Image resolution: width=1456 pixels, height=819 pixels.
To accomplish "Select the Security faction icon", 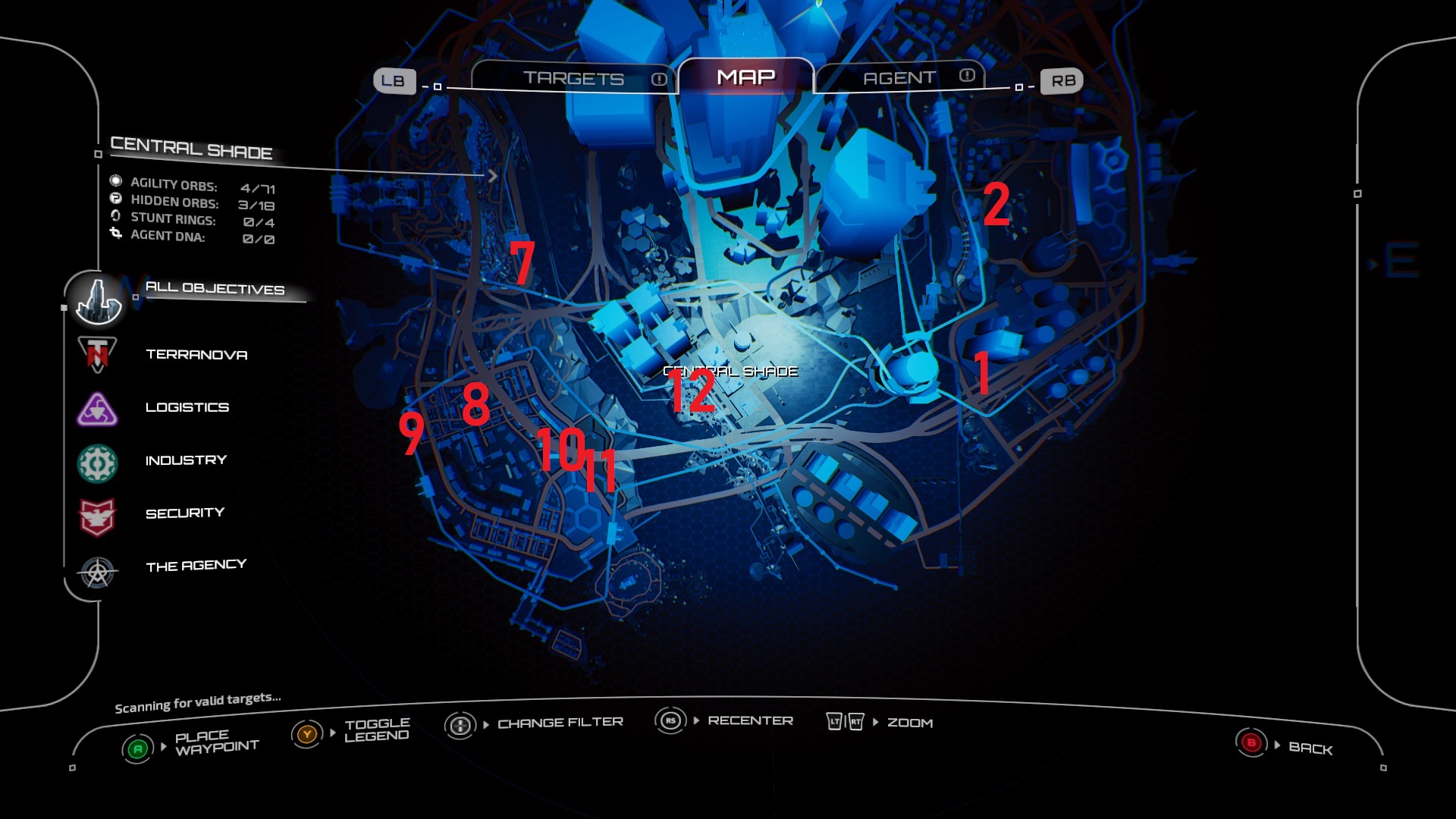I will tap(96, 513).
